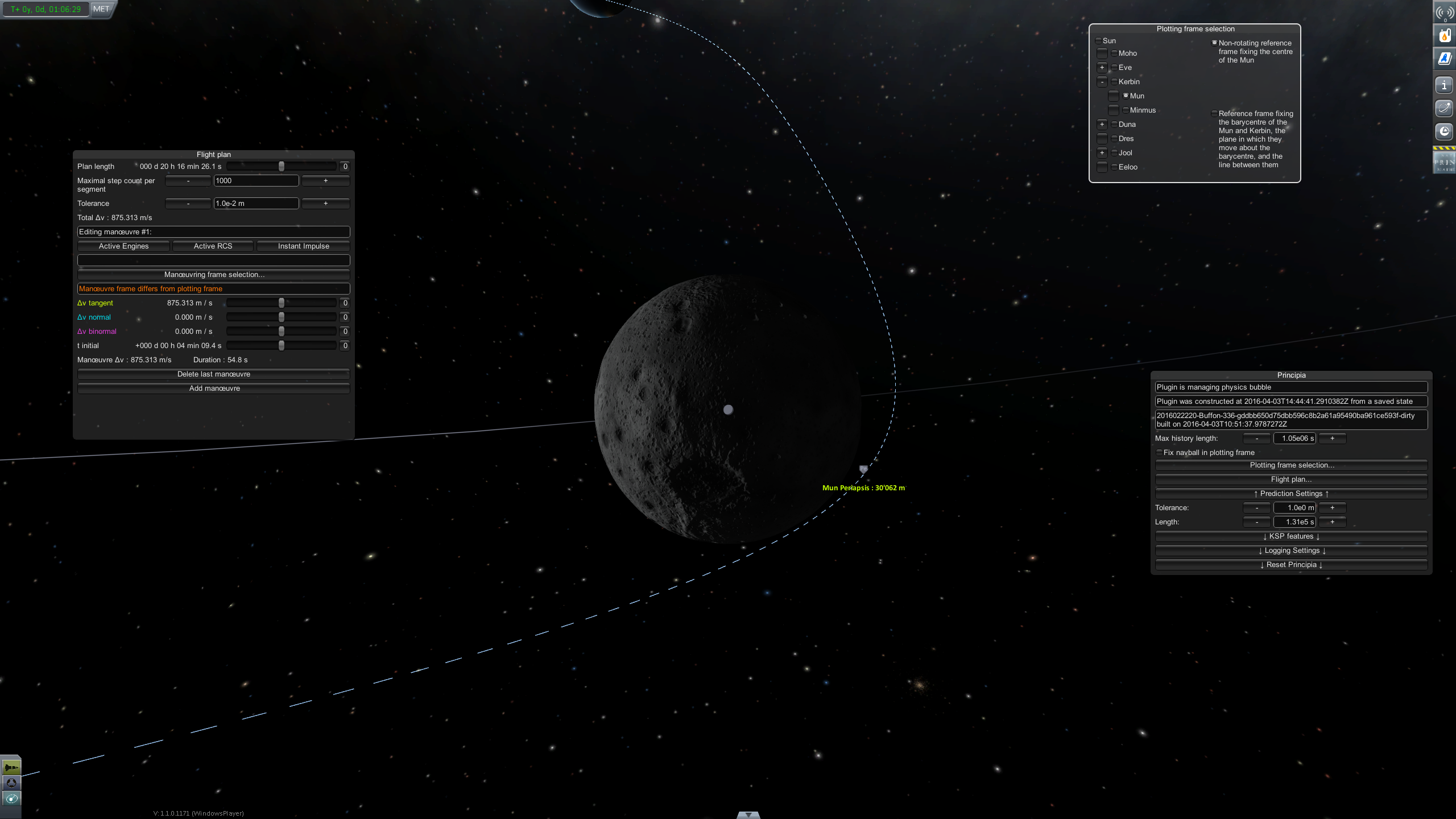
Task: Select Duna in the plotting frame list
Action: click(x=1114, y=125)
